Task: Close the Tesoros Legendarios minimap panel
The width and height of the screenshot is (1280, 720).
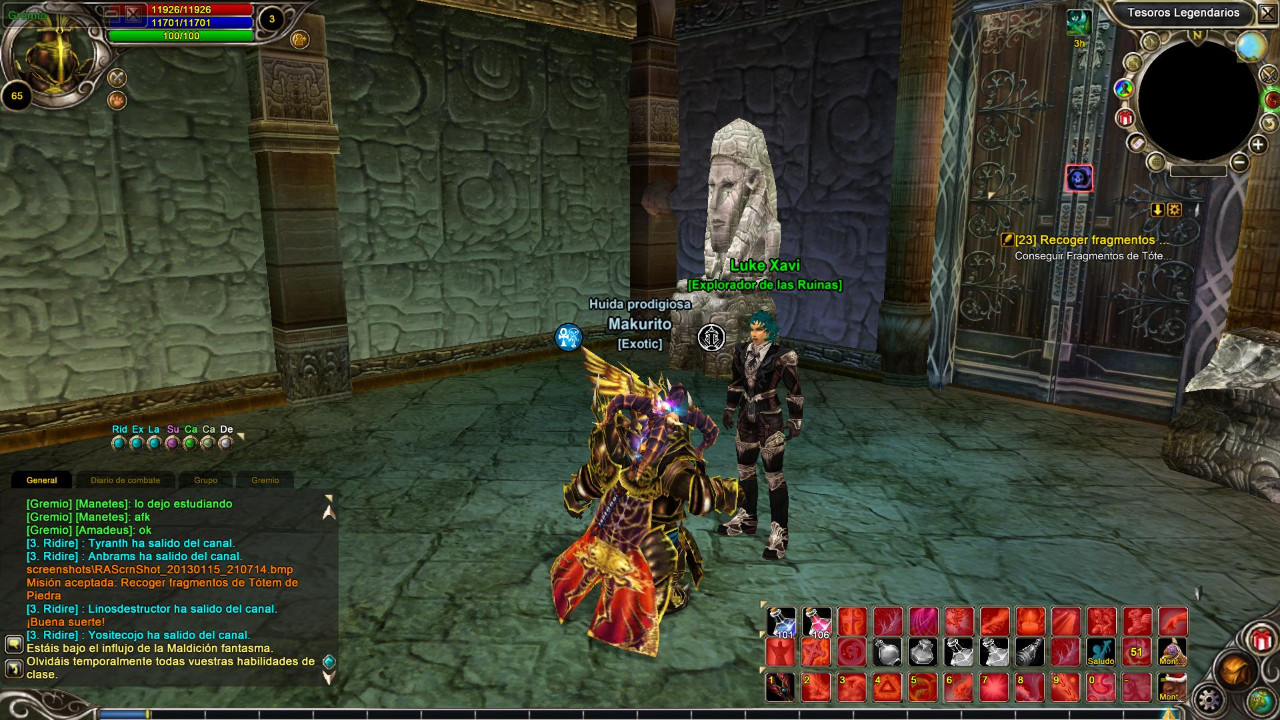Action: click(1266, 13)
